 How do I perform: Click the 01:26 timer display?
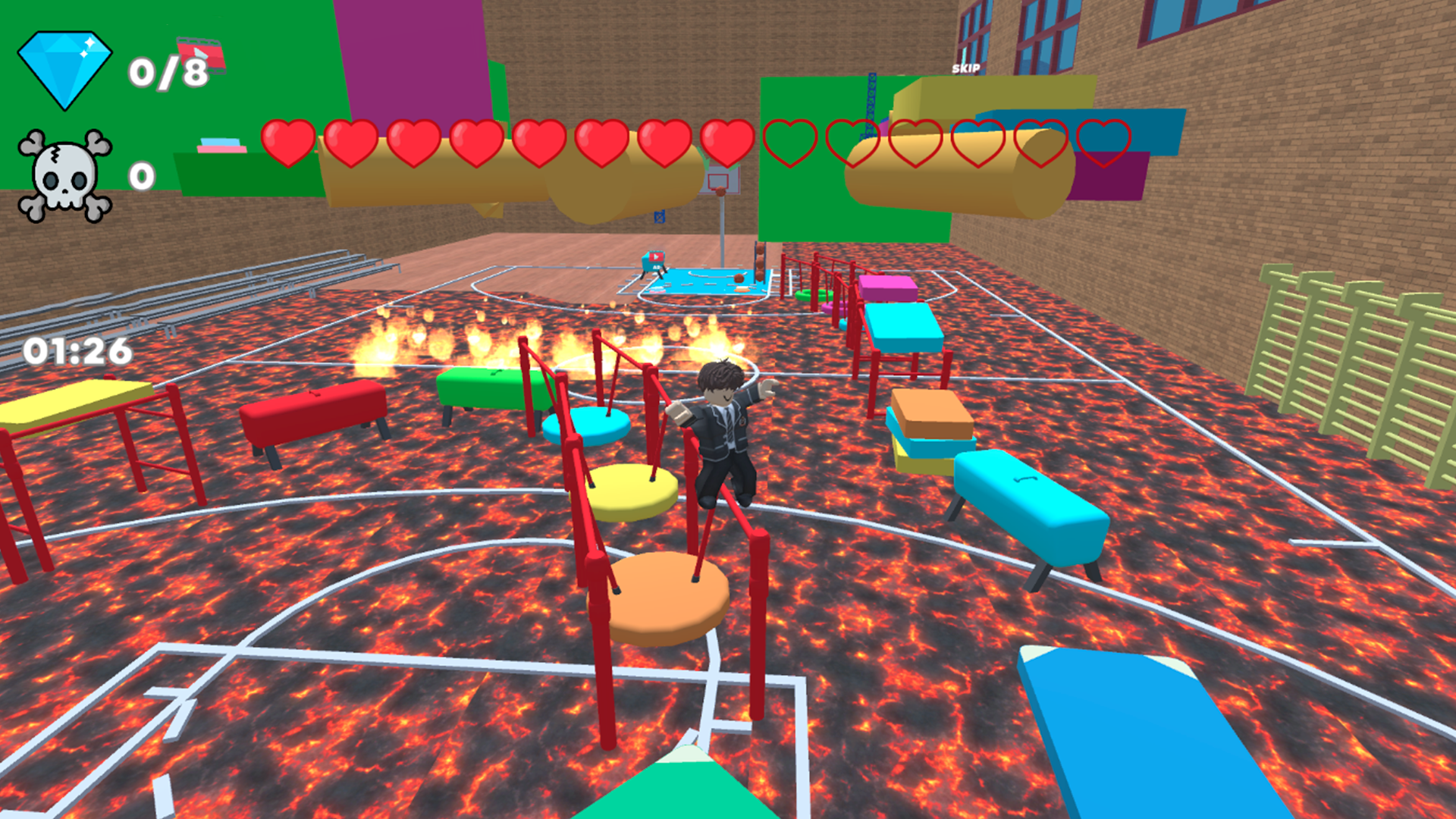[78, 350]
